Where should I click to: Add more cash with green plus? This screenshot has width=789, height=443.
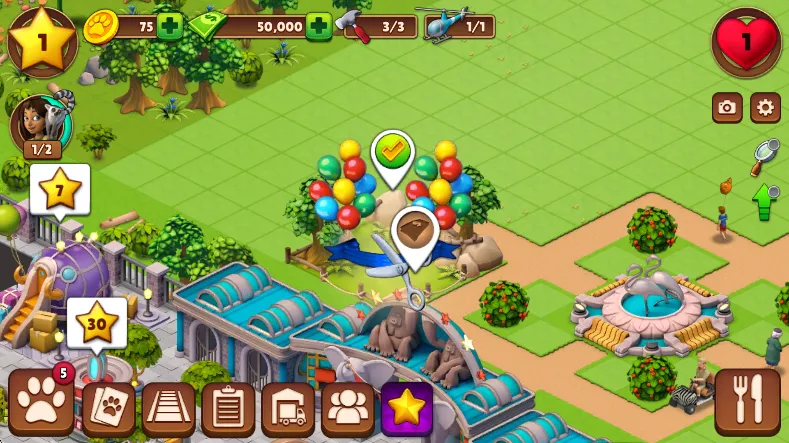(x=319, y=26)
